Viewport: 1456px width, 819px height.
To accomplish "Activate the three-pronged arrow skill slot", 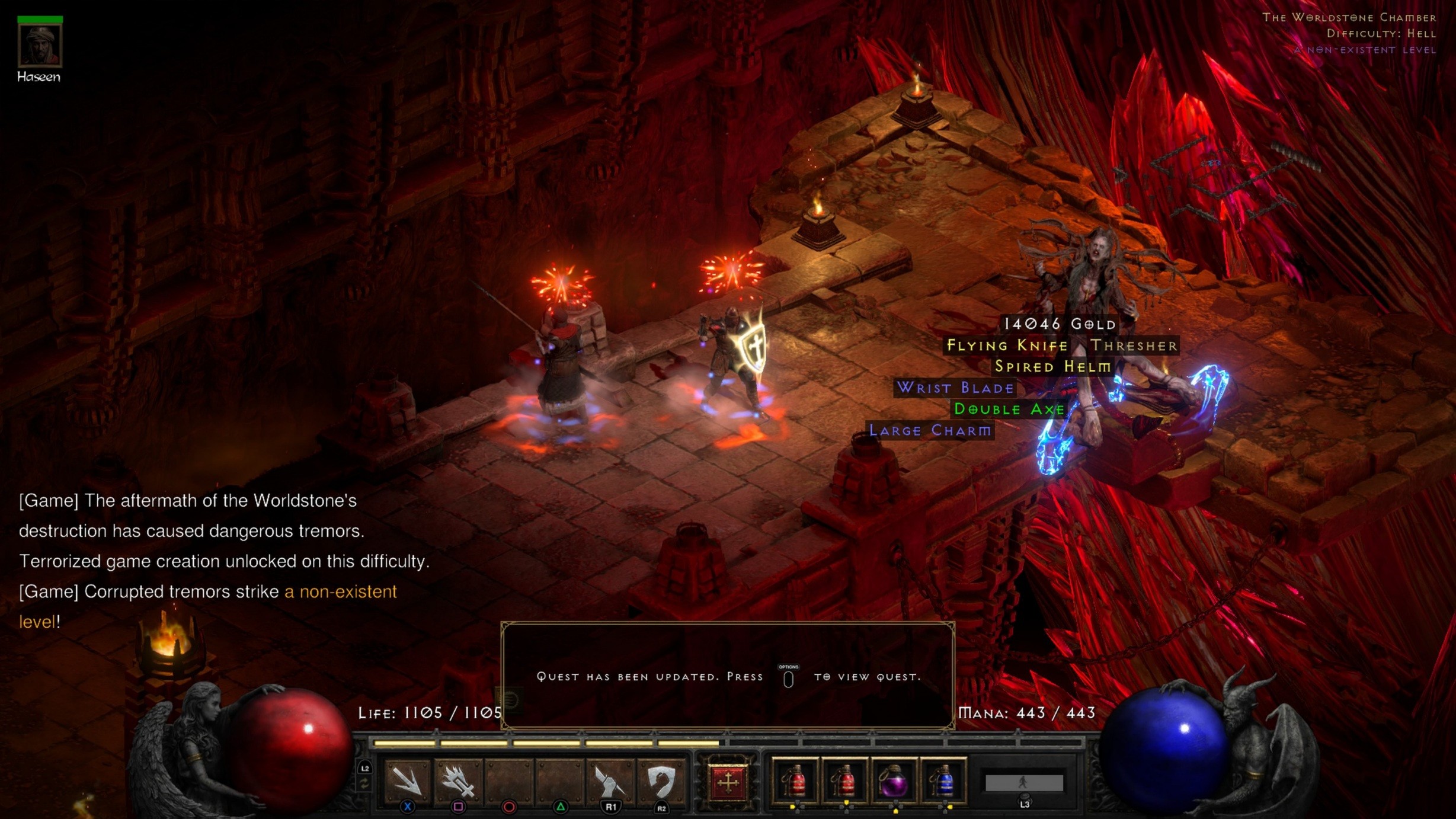I will 408,781.
